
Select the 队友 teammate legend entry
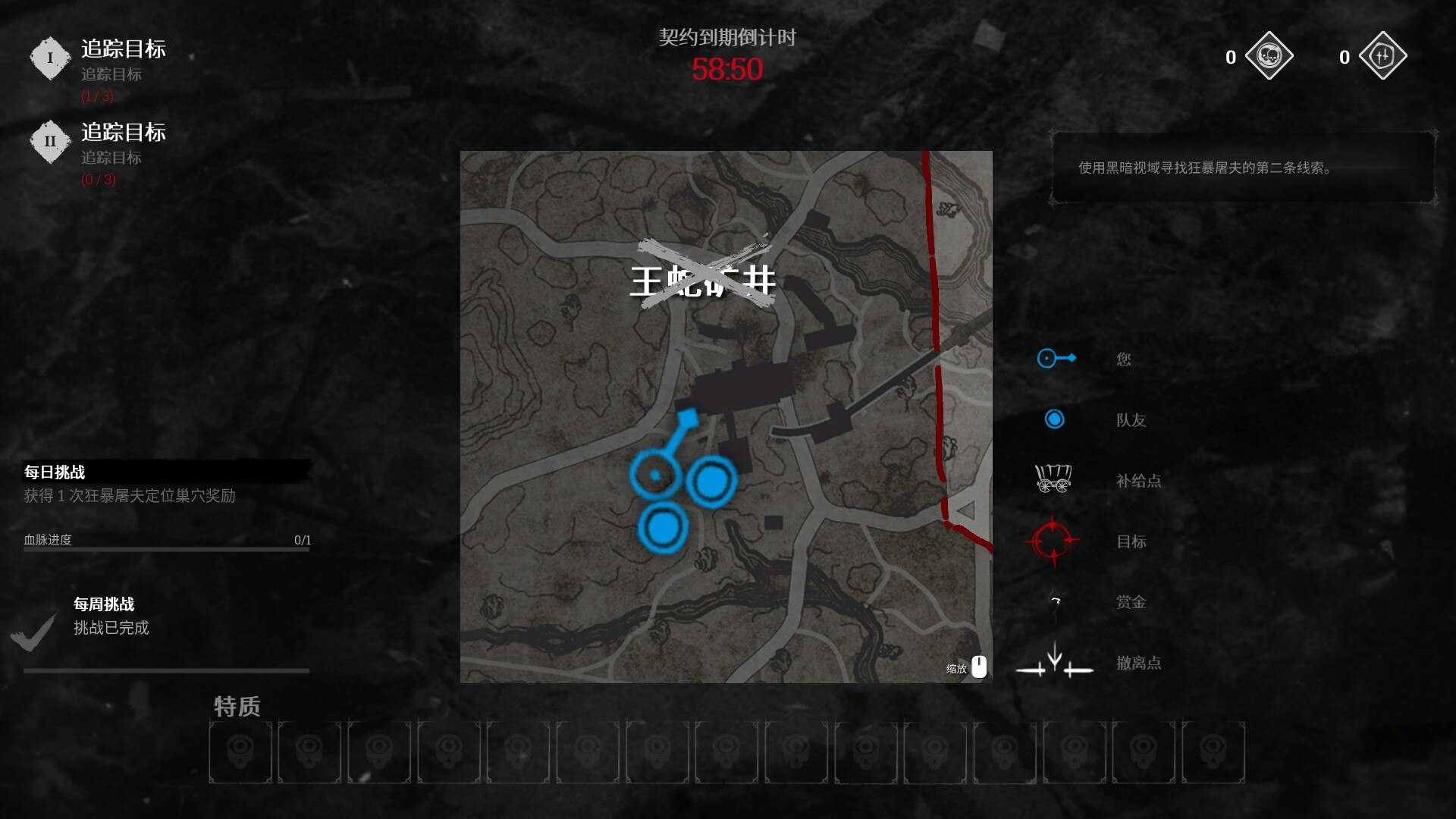click(x=1130, y=420)
